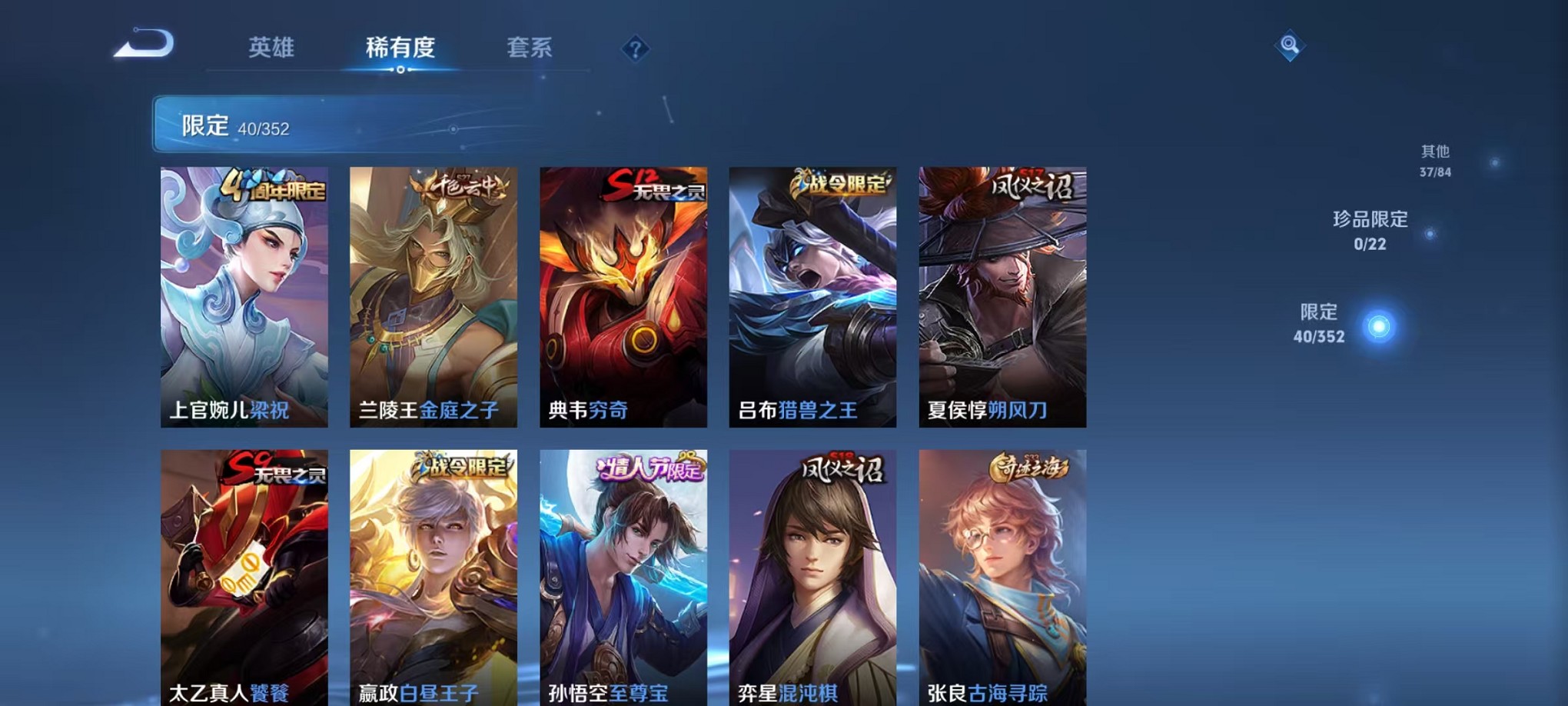Open the 套系 tab
This screenshot has height=706, width=1568.
(529, 48)
